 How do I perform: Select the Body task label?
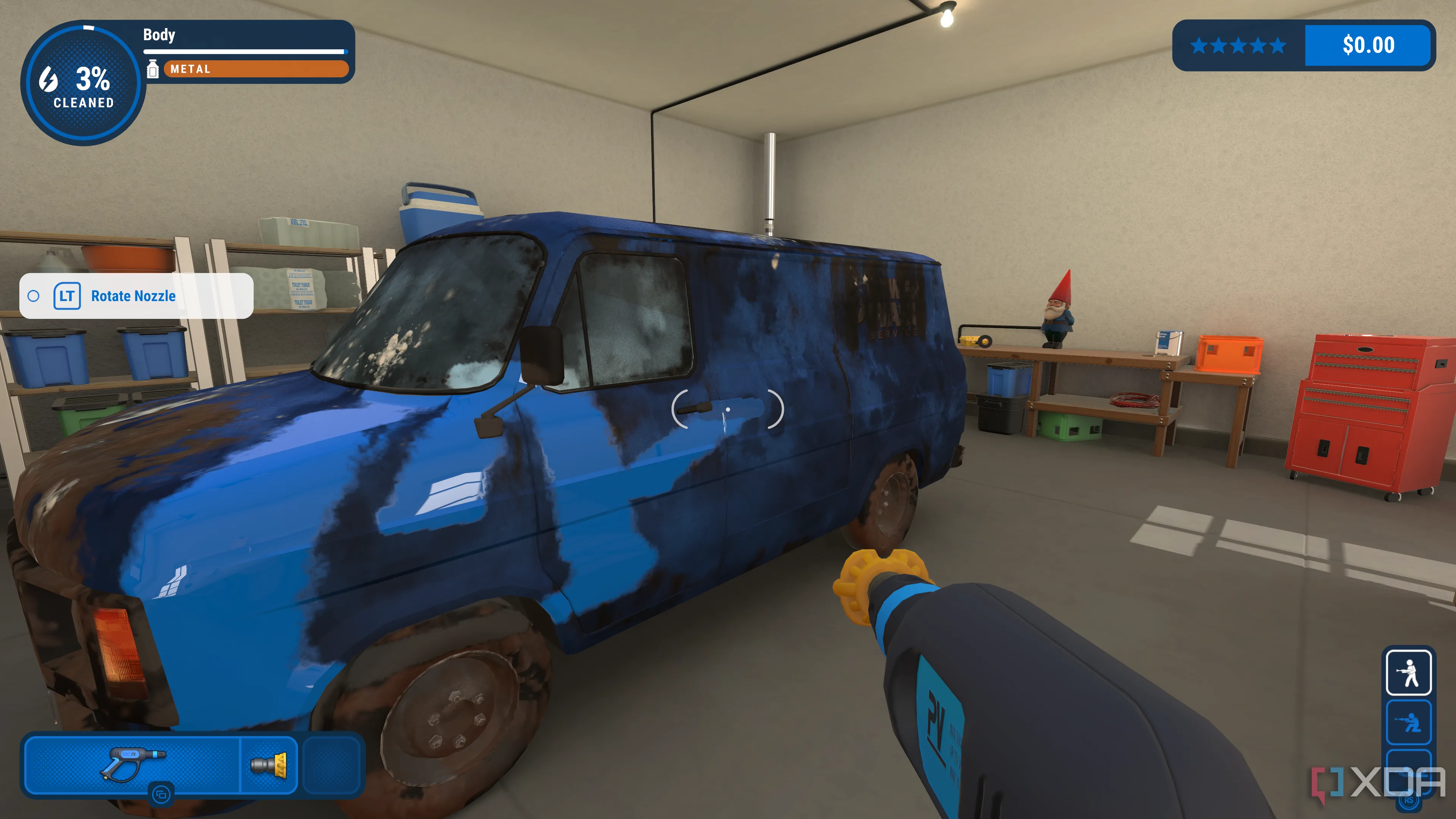click(159, 36)
